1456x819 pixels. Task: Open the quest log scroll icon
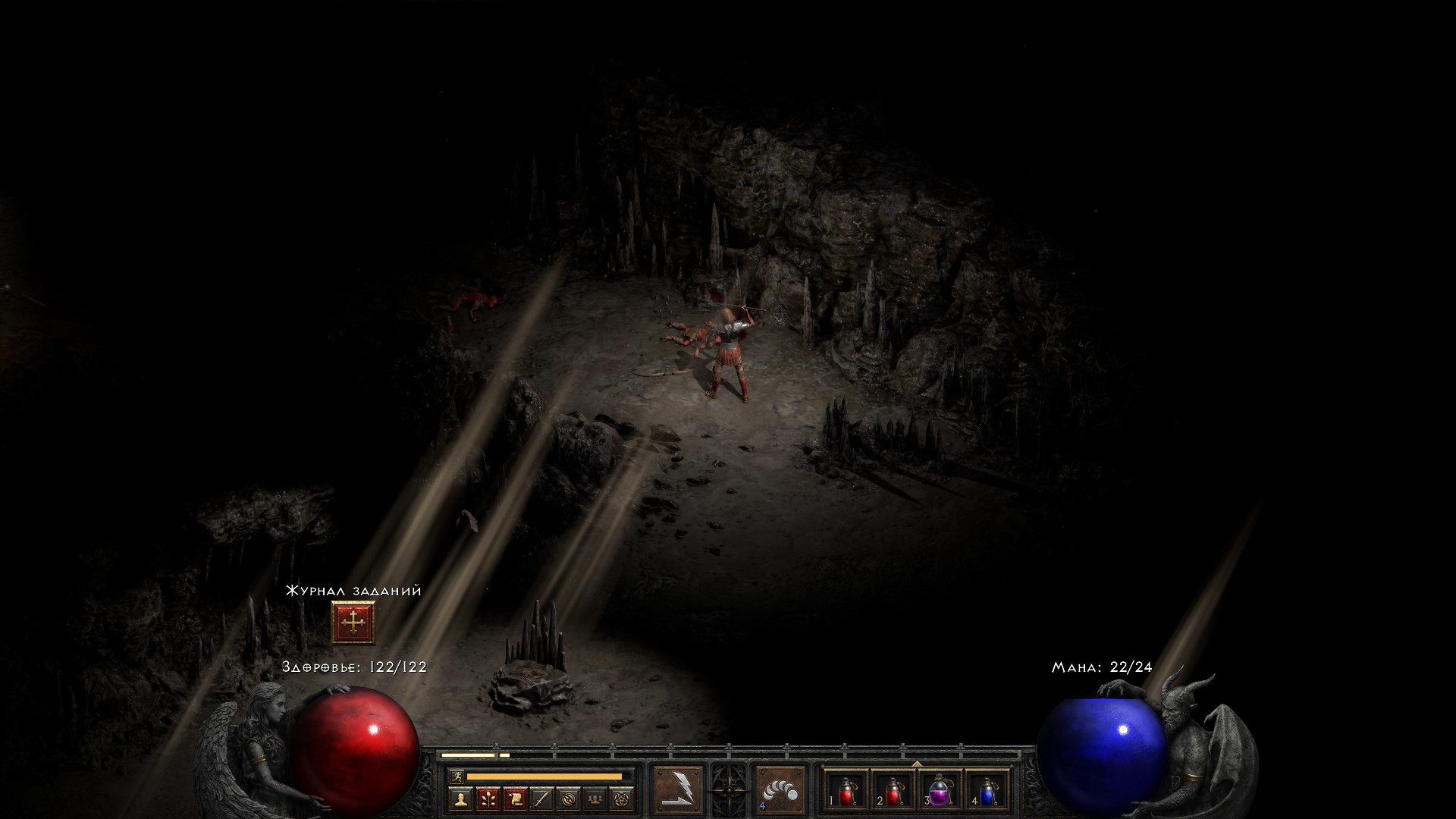(x=515, y=799)
